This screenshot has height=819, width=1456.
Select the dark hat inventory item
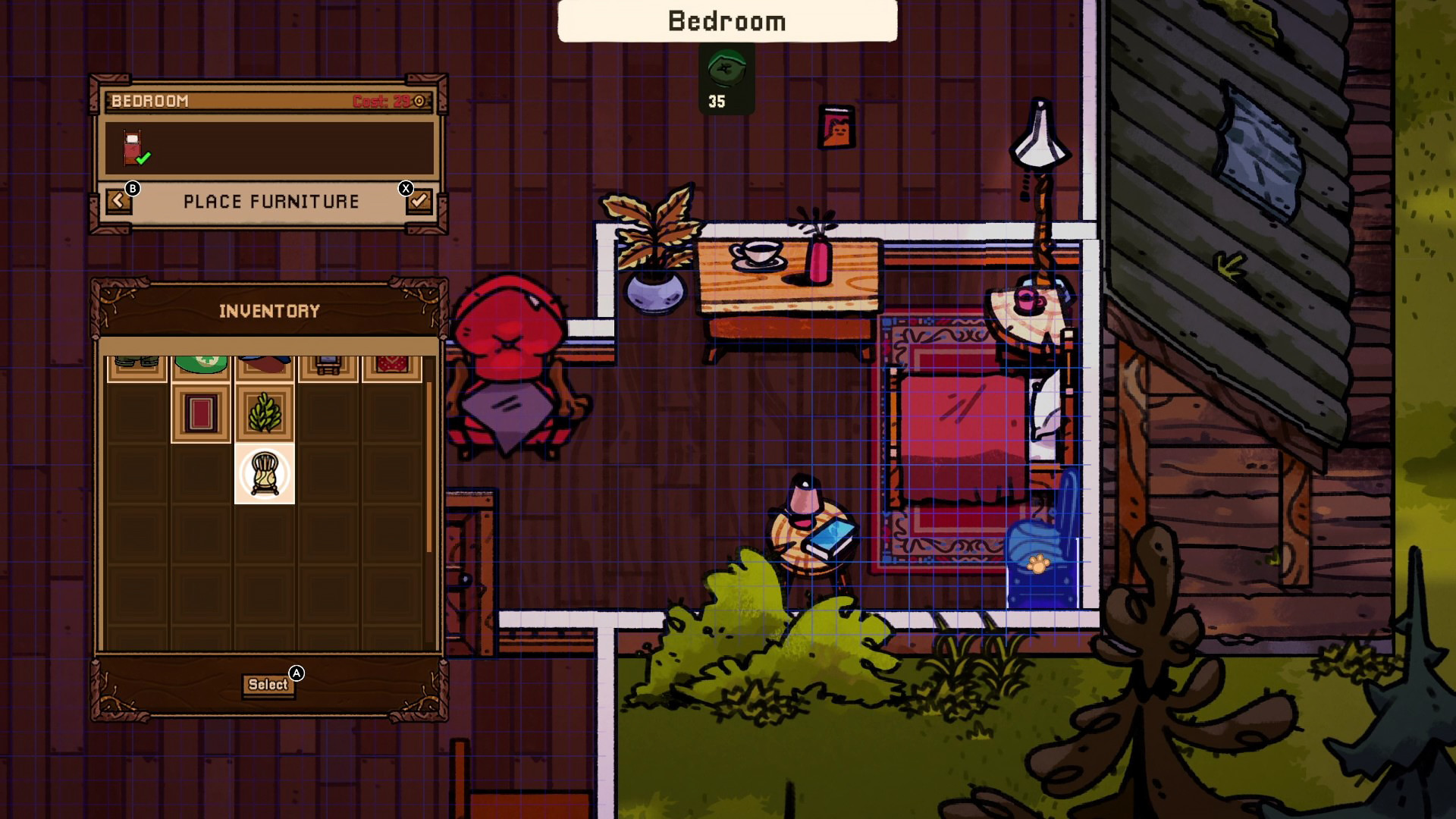pos(265,362)
